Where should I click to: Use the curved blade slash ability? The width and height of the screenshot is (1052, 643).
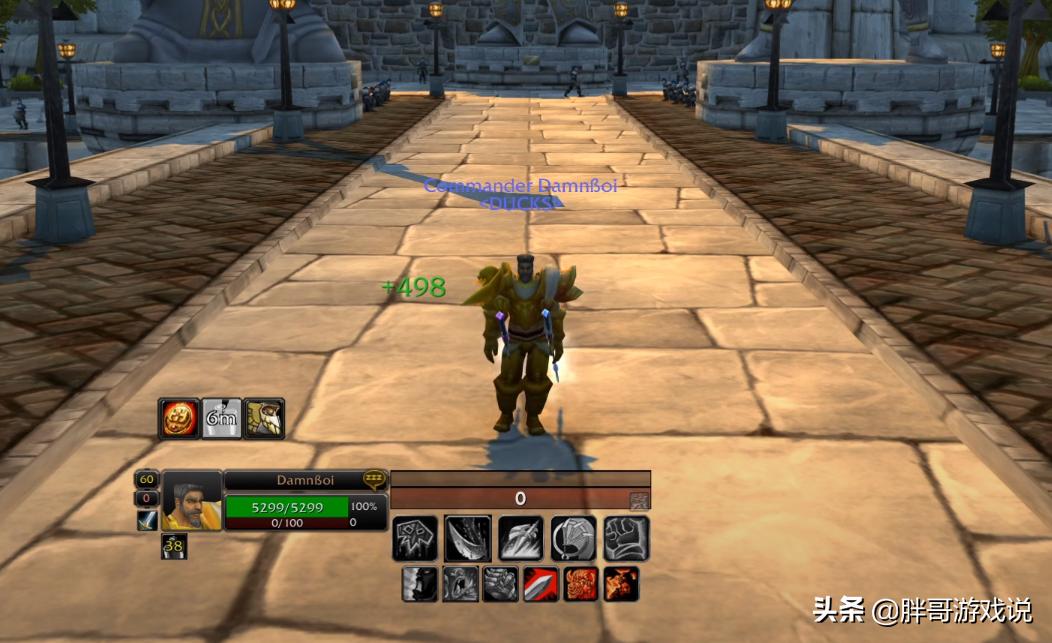pyautogui.click(x=467, y=538)
